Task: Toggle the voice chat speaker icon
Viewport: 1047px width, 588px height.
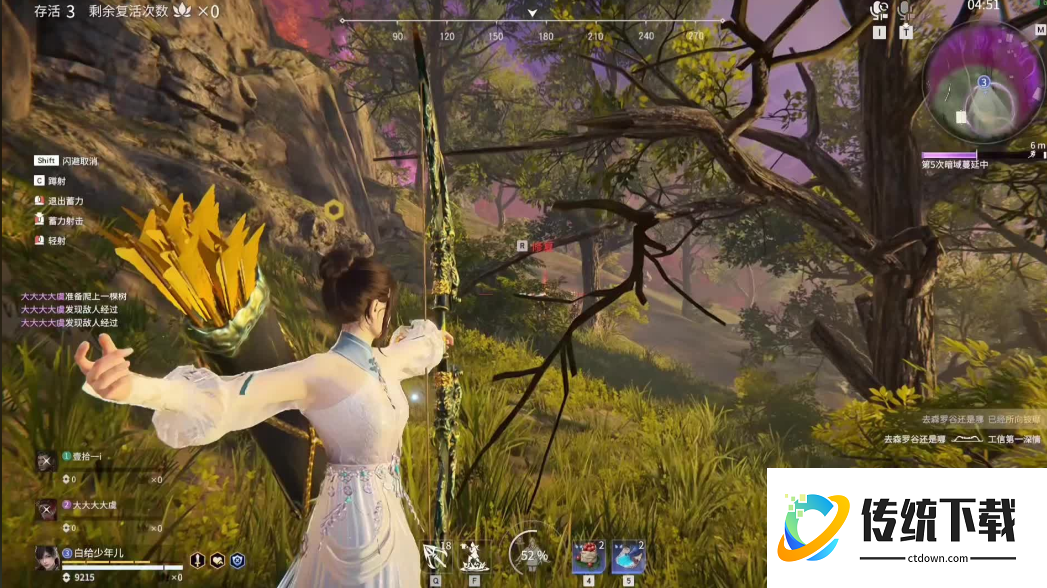Action: coord(879,11)
